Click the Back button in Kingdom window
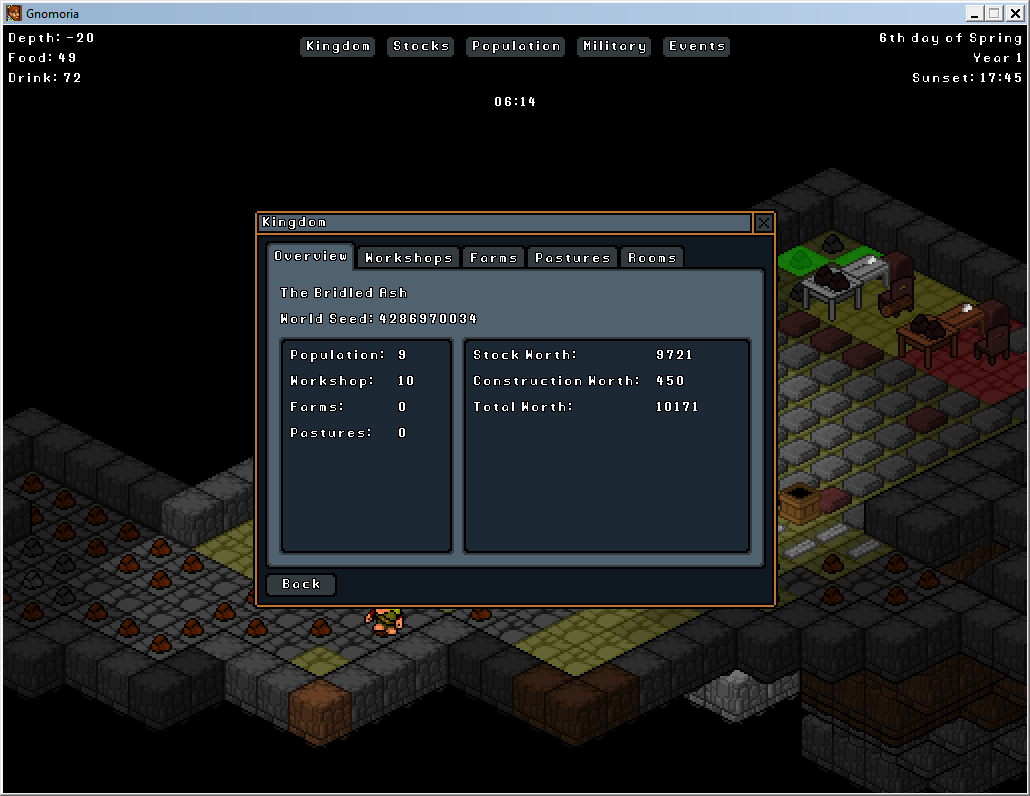Screen dimensions: 1030x796 click(301, 584)
